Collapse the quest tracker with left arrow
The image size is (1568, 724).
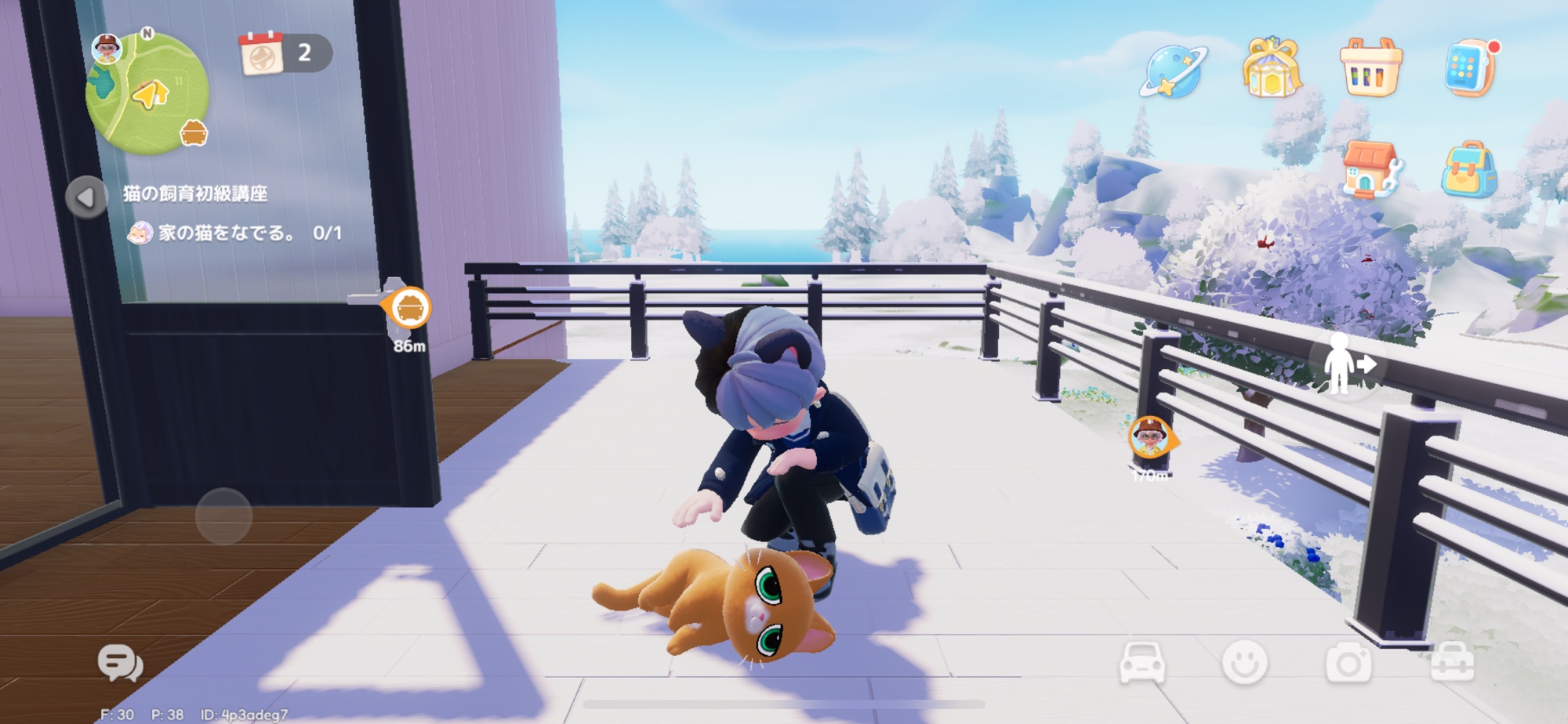(x=85, y=197)
